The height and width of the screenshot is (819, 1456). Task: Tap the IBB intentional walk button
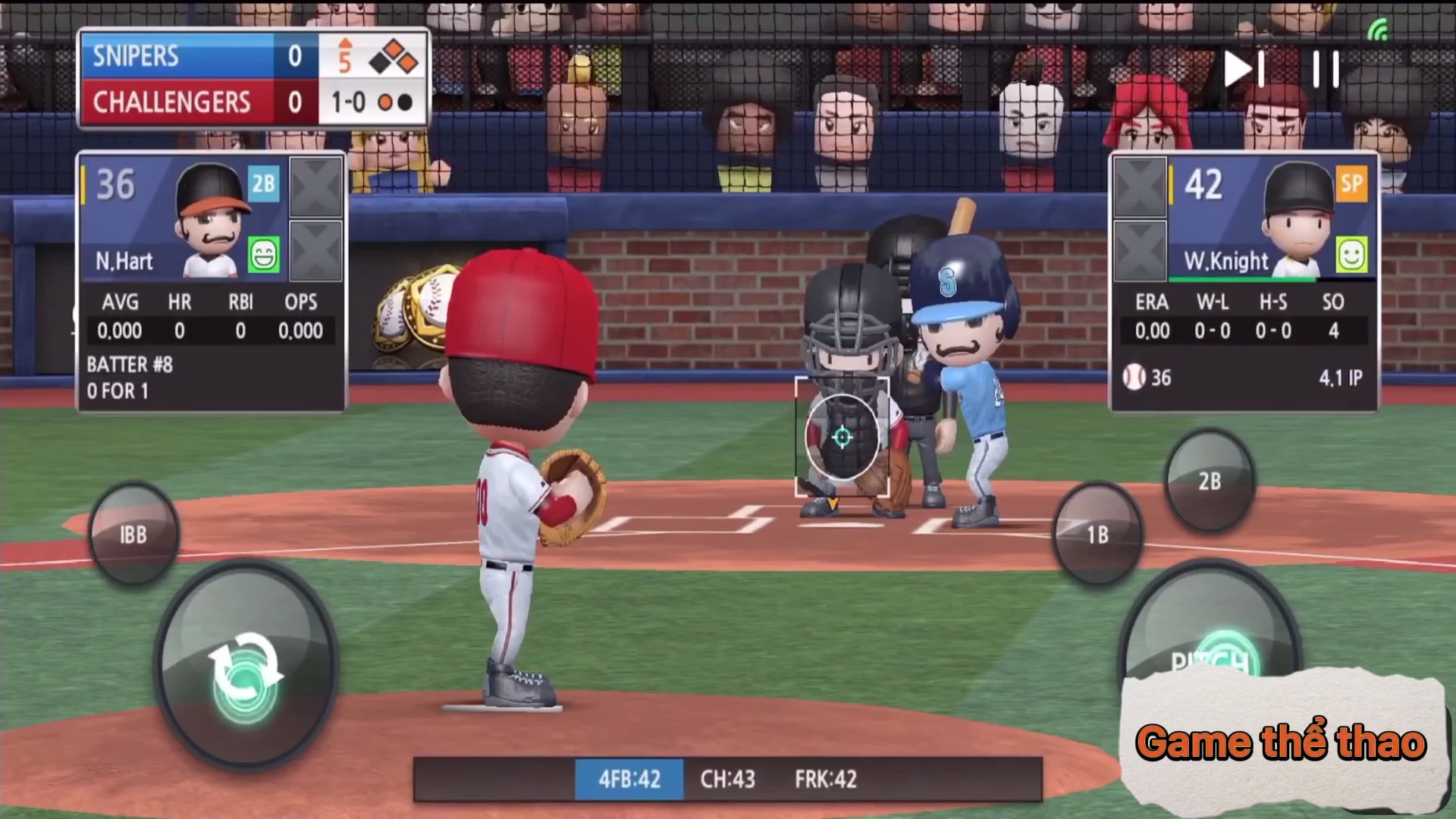(133, 534)
